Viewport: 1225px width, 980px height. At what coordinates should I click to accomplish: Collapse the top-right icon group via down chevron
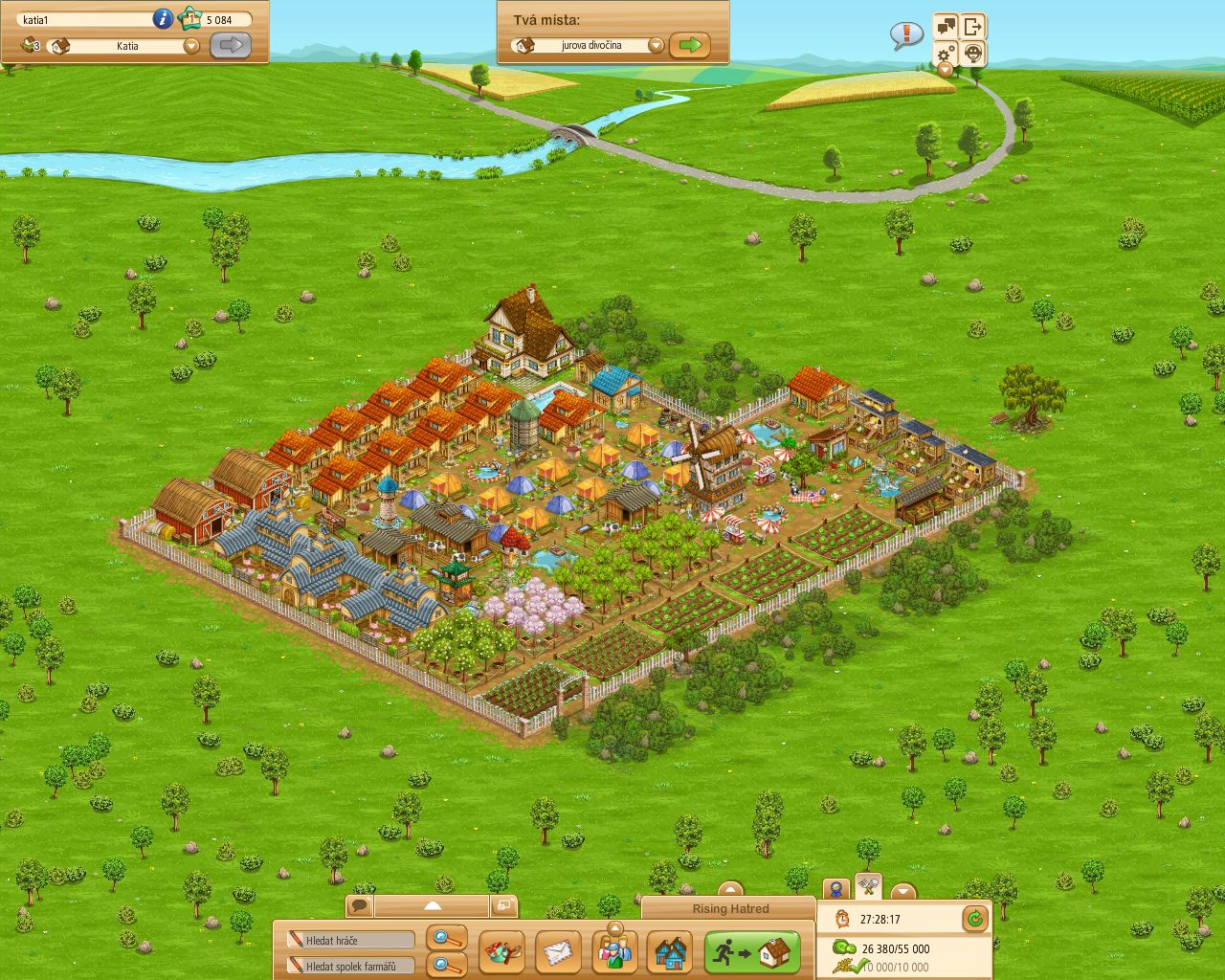point(945,70)
